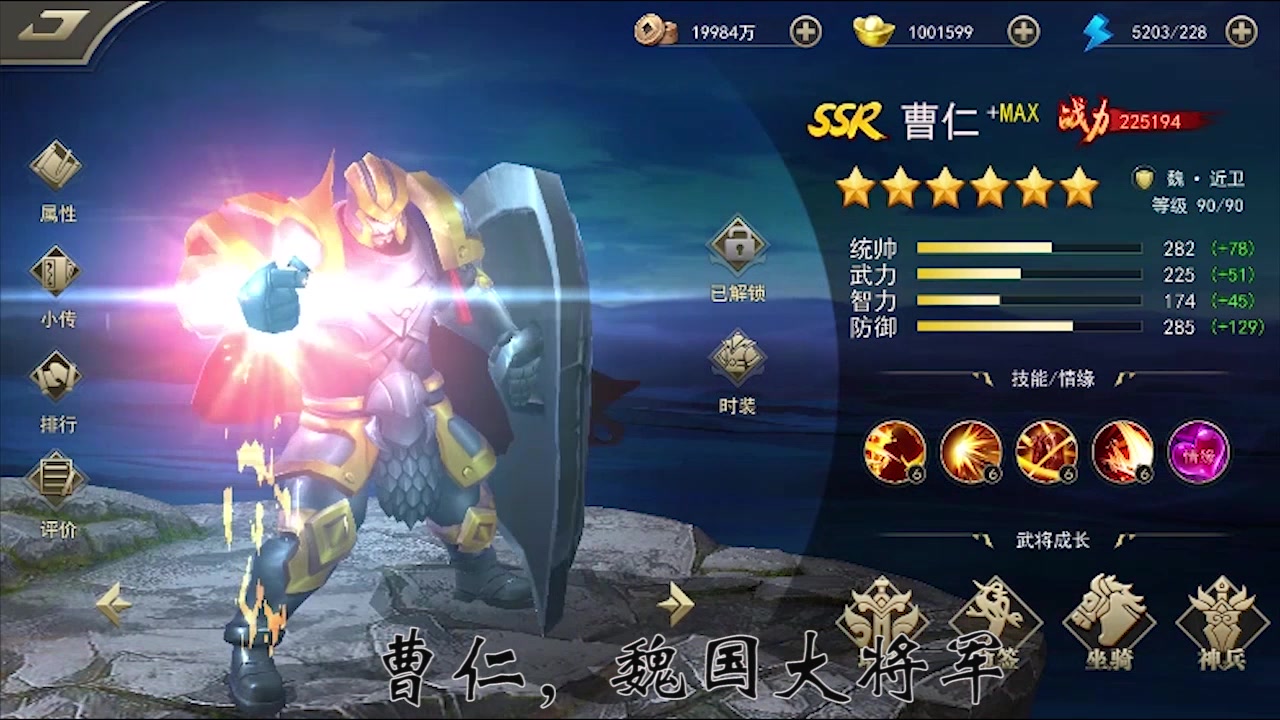Click the plus beside gold ingots 1001599

pos(1022,32)
